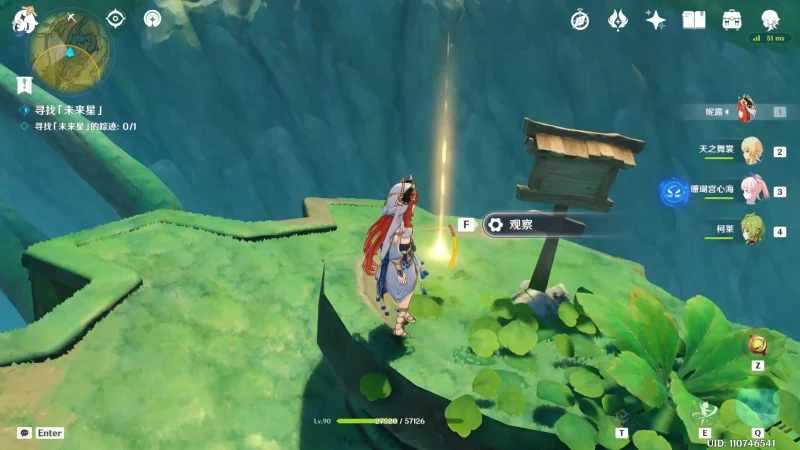Open the Paimon menu
This screenshot has height=450, width=800.
coord(24,20)
